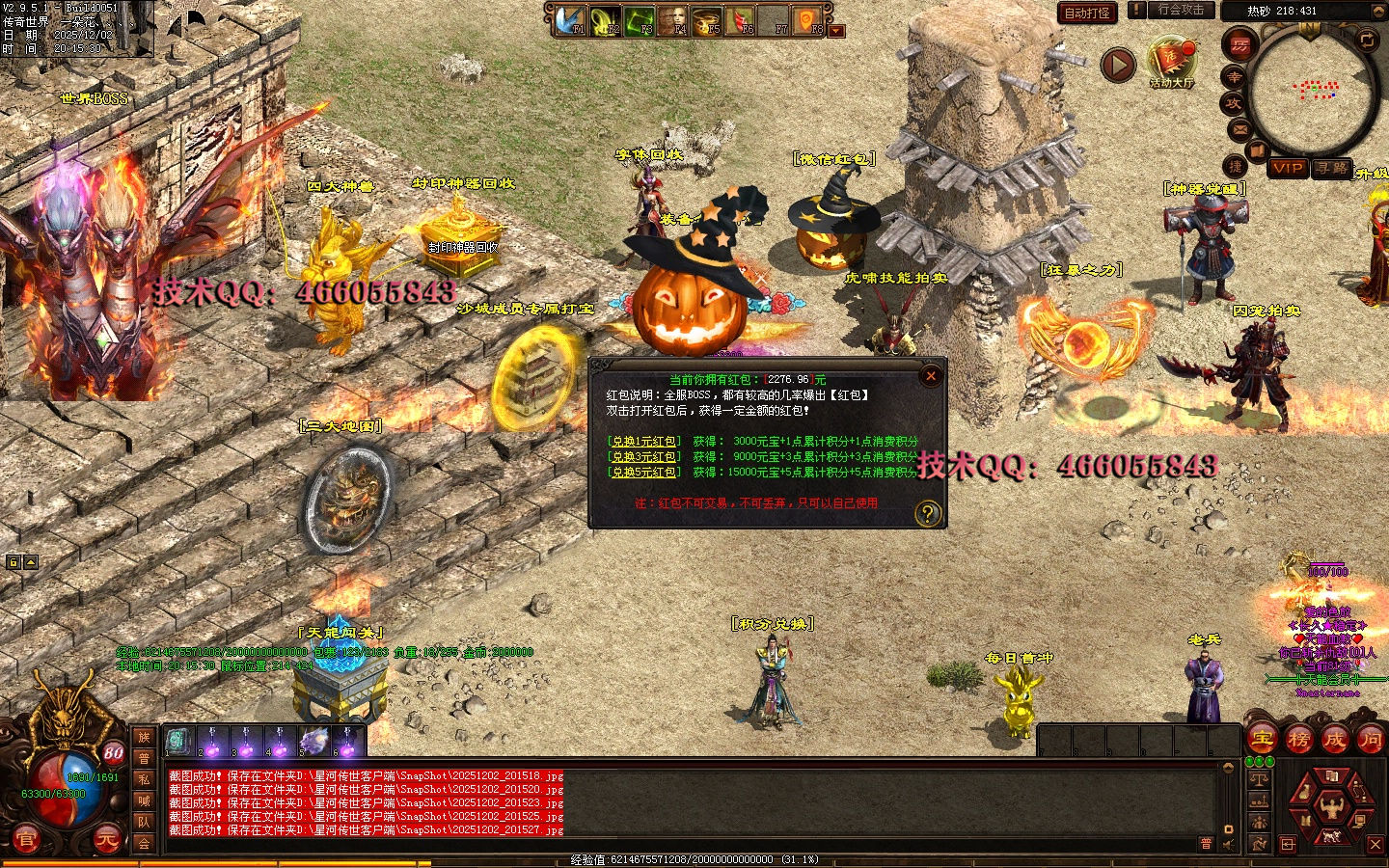Click the round play arrow button

1118,65
